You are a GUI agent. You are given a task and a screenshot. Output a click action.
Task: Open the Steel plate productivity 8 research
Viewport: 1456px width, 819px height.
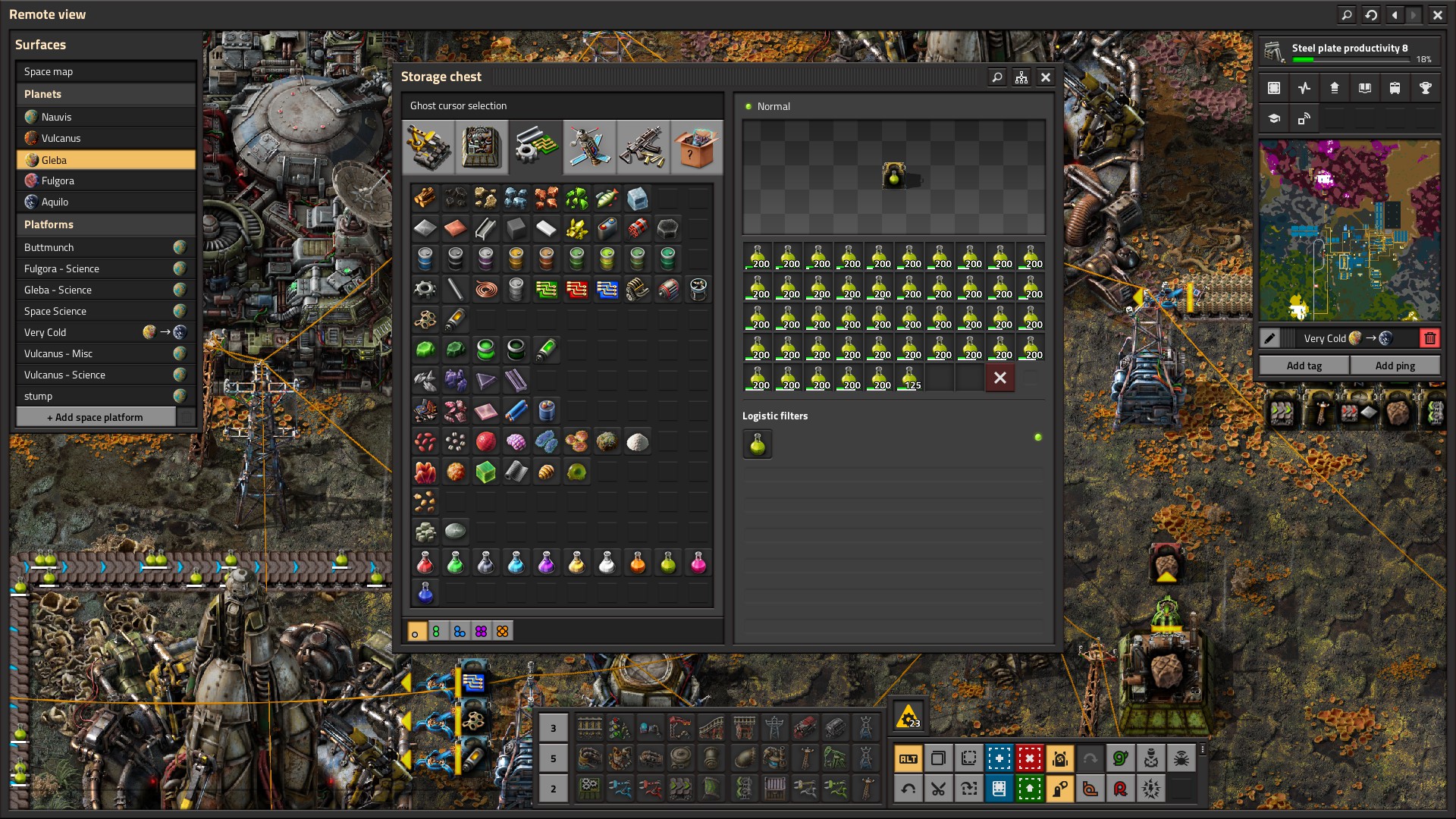pos(1349,52)
